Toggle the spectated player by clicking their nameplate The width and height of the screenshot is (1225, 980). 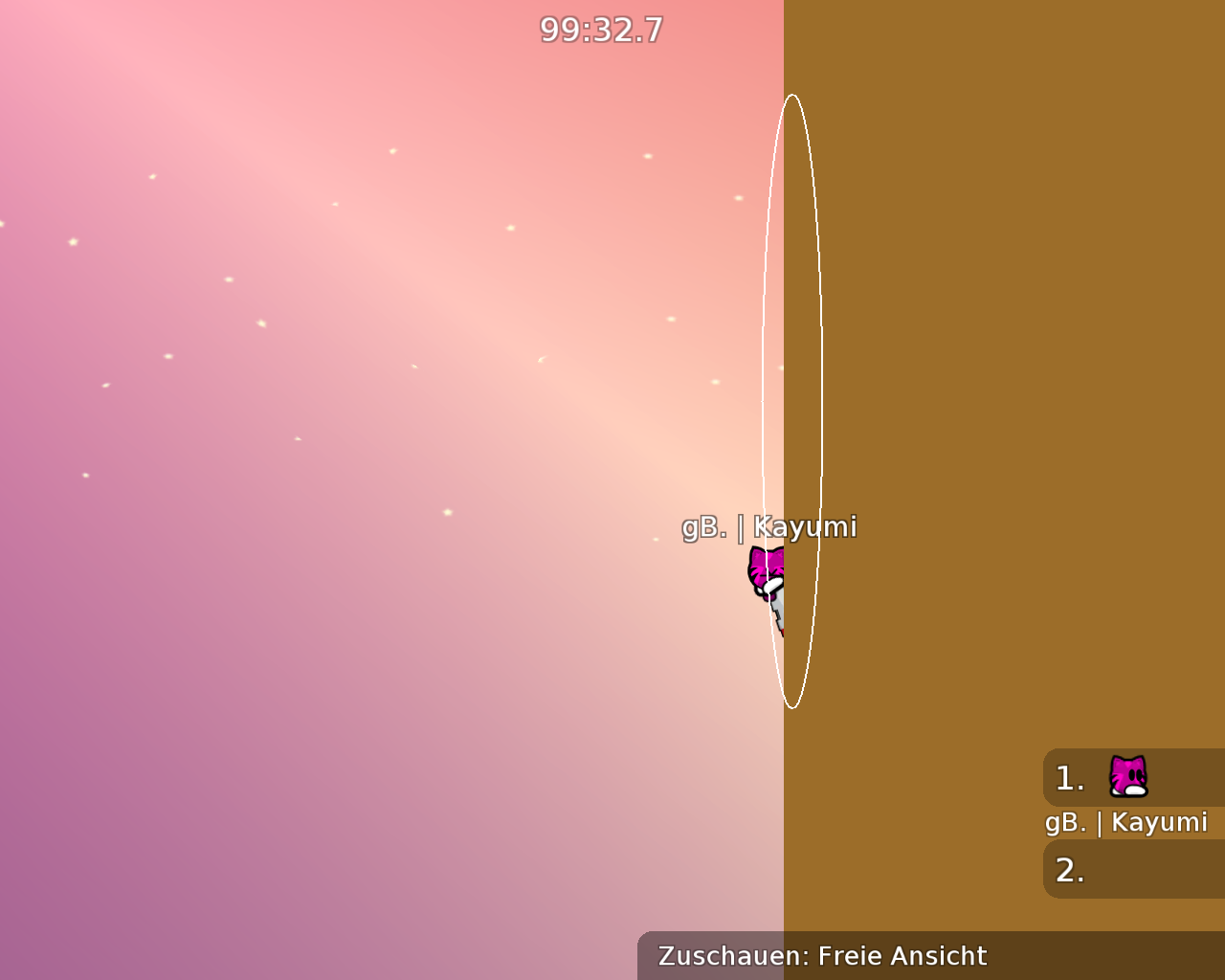pos(770,526)
